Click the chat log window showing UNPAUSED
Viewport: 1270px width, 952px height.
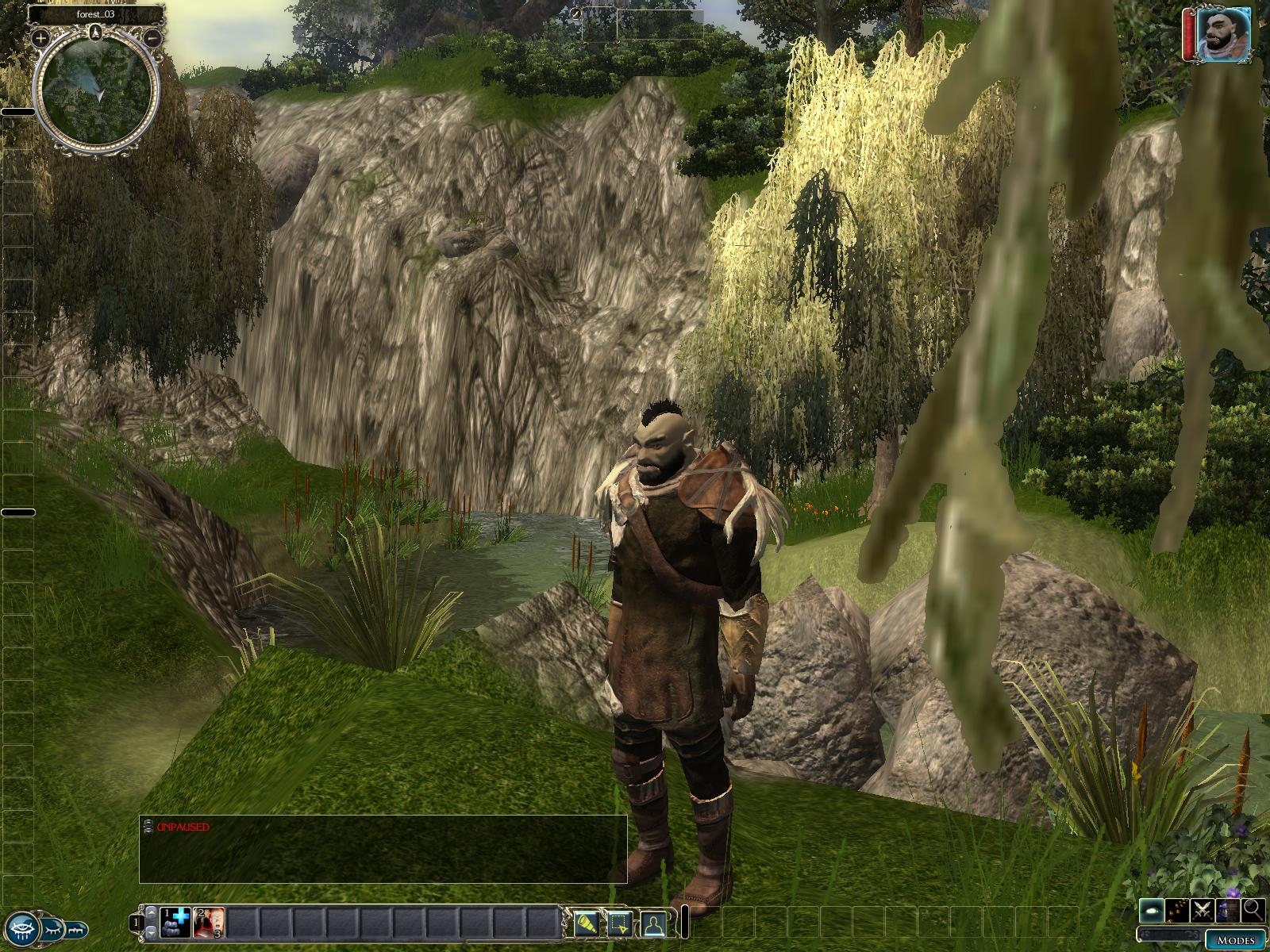pyautogui.click(x=383, y=848)
